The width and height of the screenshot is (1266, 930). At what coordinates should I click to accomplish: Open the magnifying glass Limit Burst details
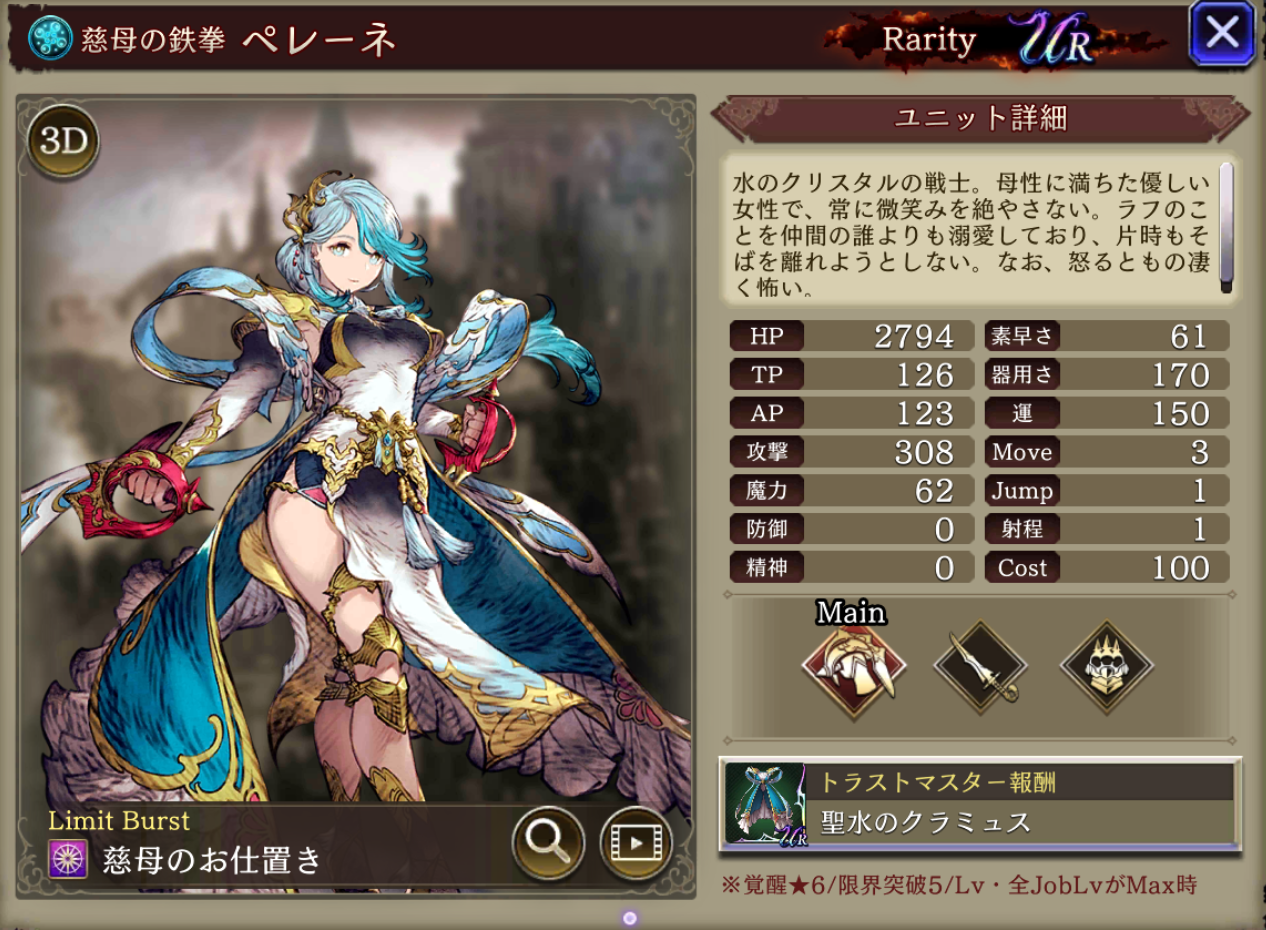point(547,842)
